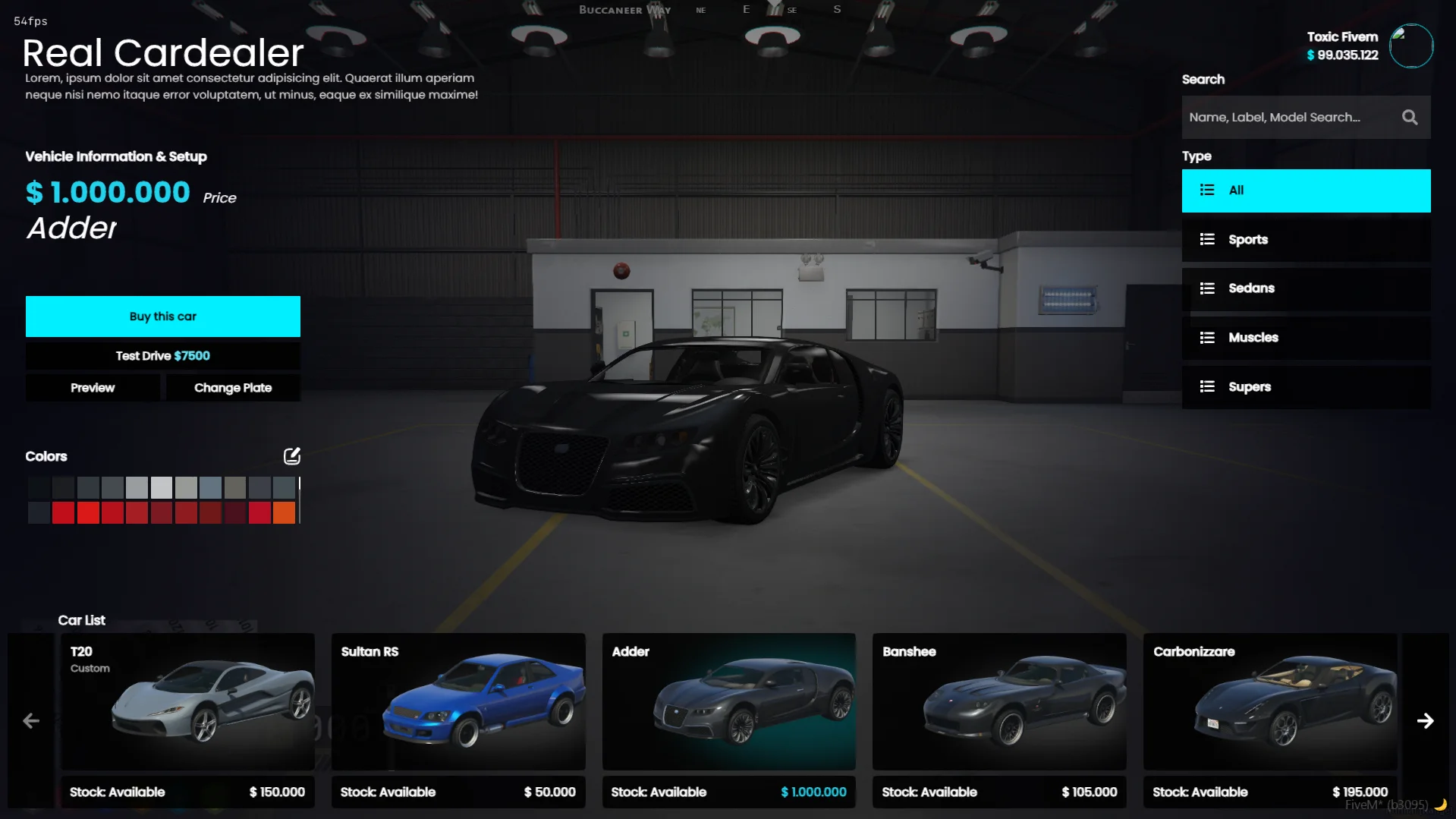
Task: Open the color editor pencil icon near Colors
Action: pos(291,455)
